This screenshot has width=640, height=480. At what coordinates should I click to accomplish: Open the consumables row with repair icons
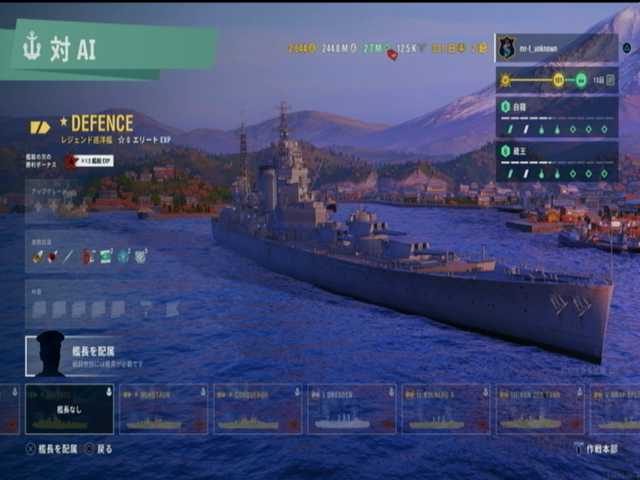(89, 255)
